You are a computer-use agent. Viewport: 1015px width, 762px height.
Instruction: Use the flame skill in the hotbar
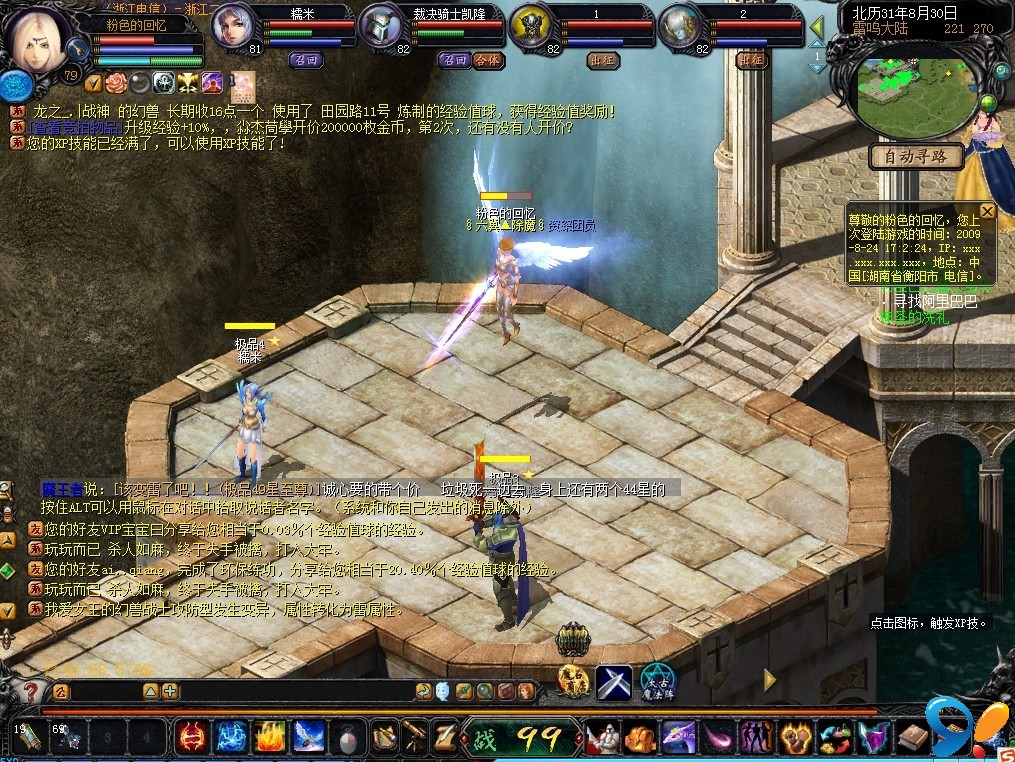point(269,738)
